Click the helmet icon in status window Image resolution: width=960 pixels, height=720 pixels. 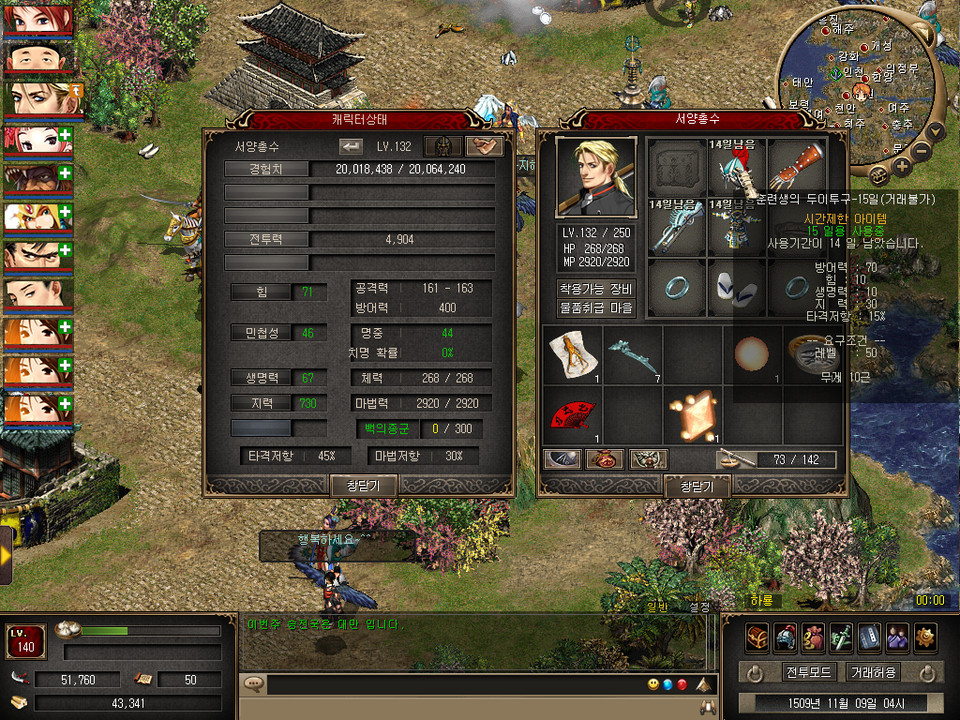442,146
